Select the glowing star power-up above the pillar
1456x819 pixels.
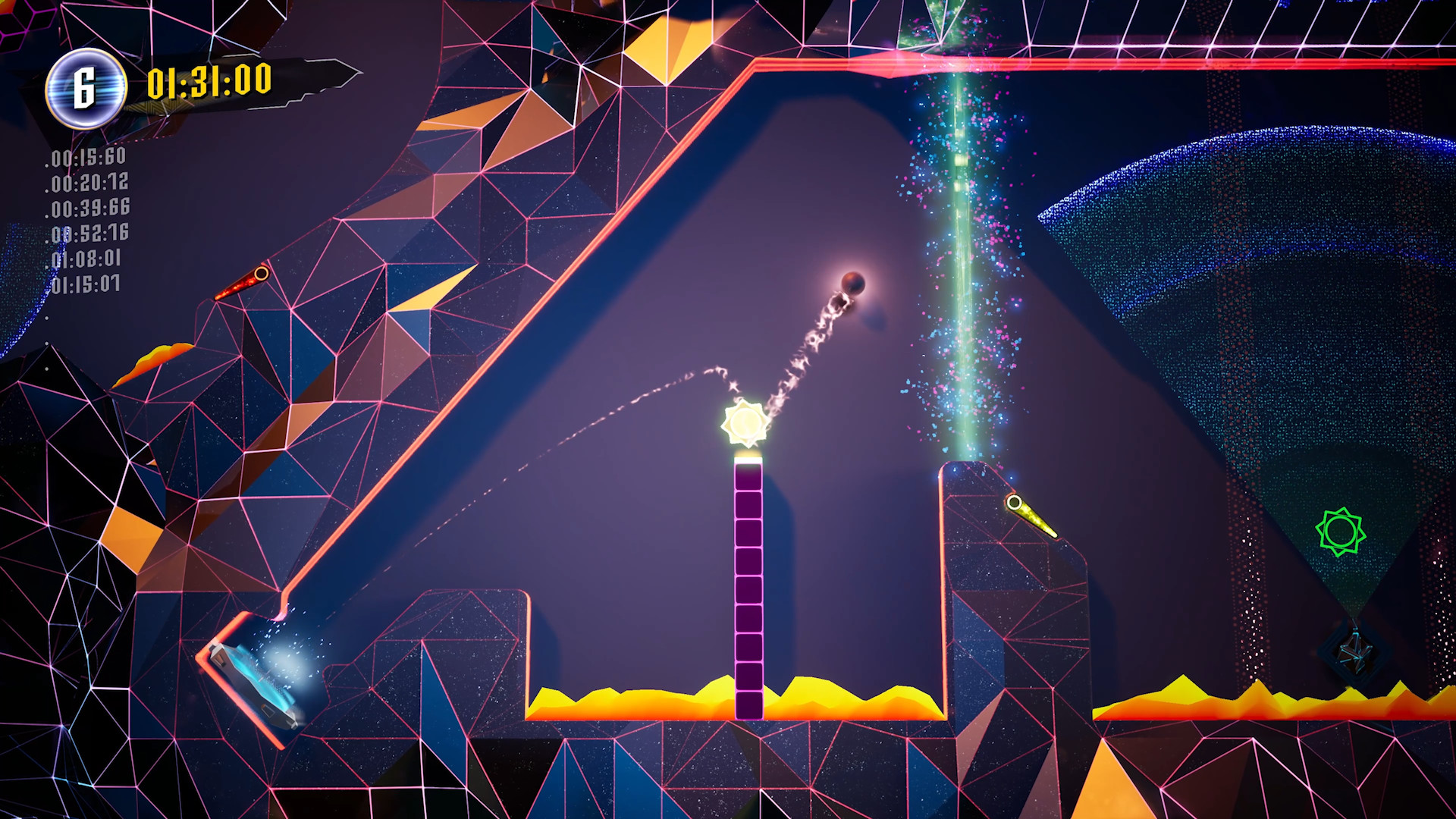pos(745,425)
